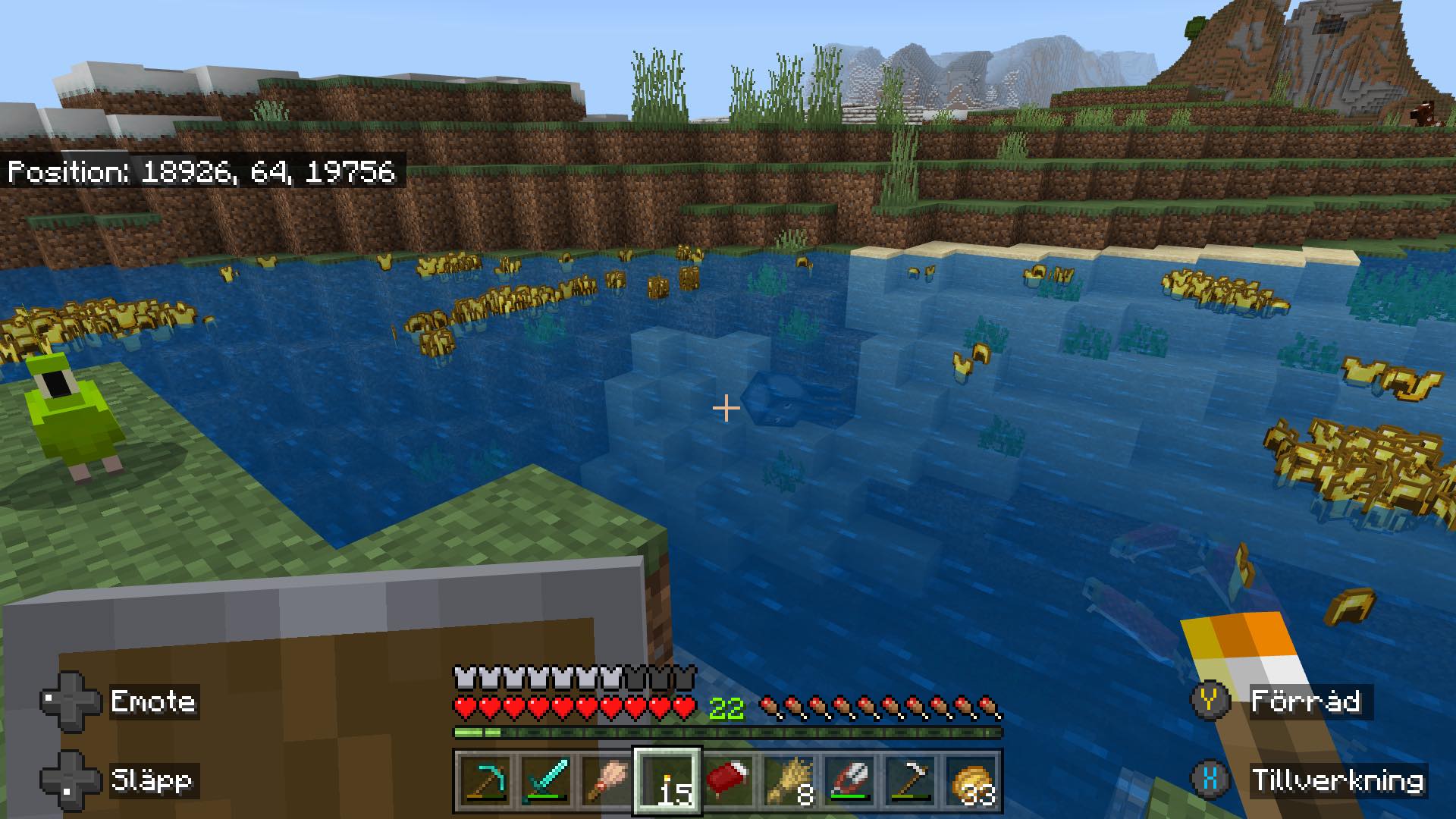Screen dimensions: 1456x819
Task: Select the torch stack of 15
Action: [x=667, y=780]
